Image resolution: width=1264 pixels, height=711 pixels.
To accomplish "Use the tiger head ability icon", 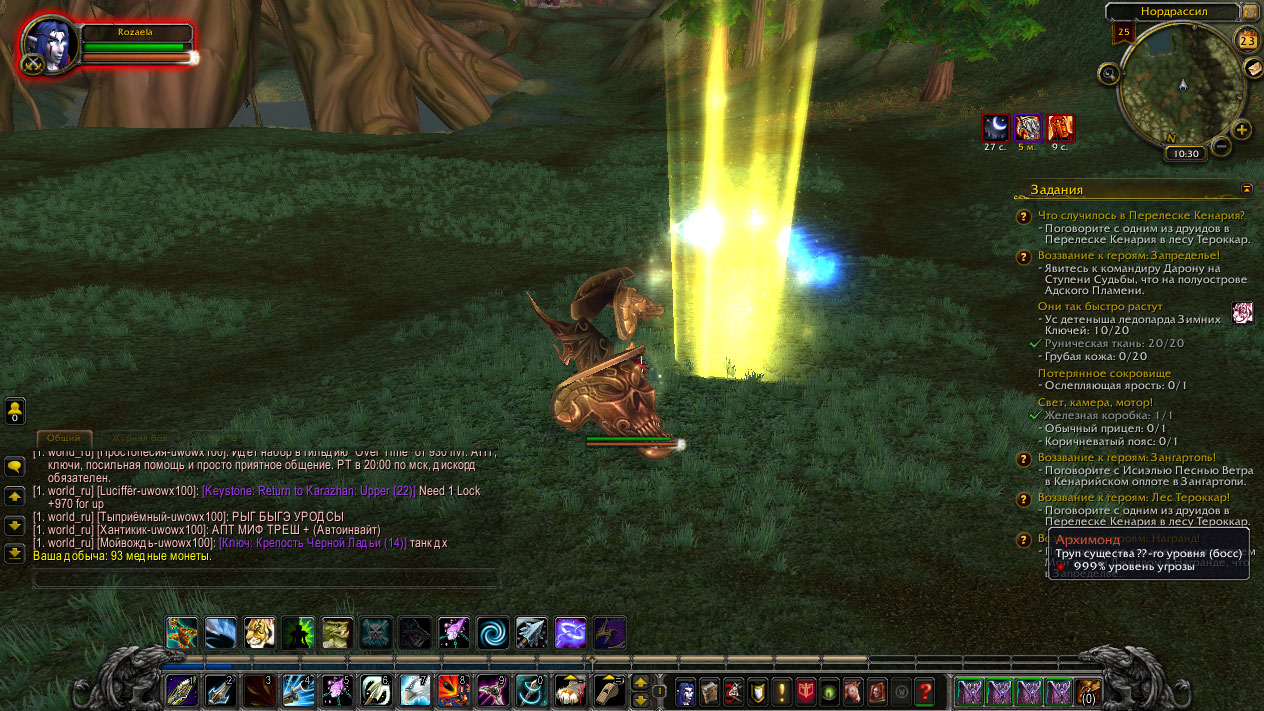I will coord(260,632).
